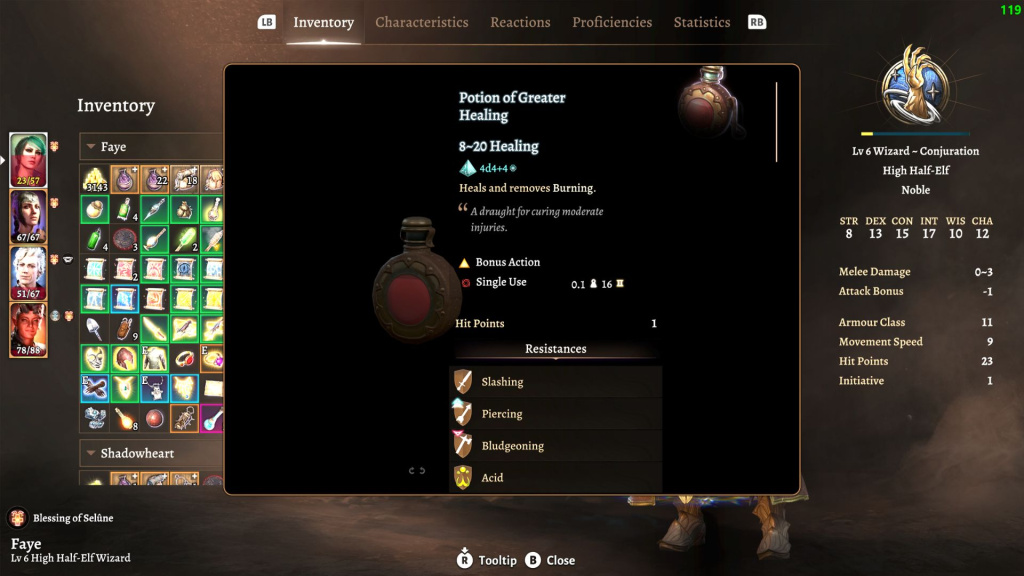This screenshot has width=1024, height=576.
Task: Select the gold pile slot showing 3143
Action: click(x=95, y=180)
